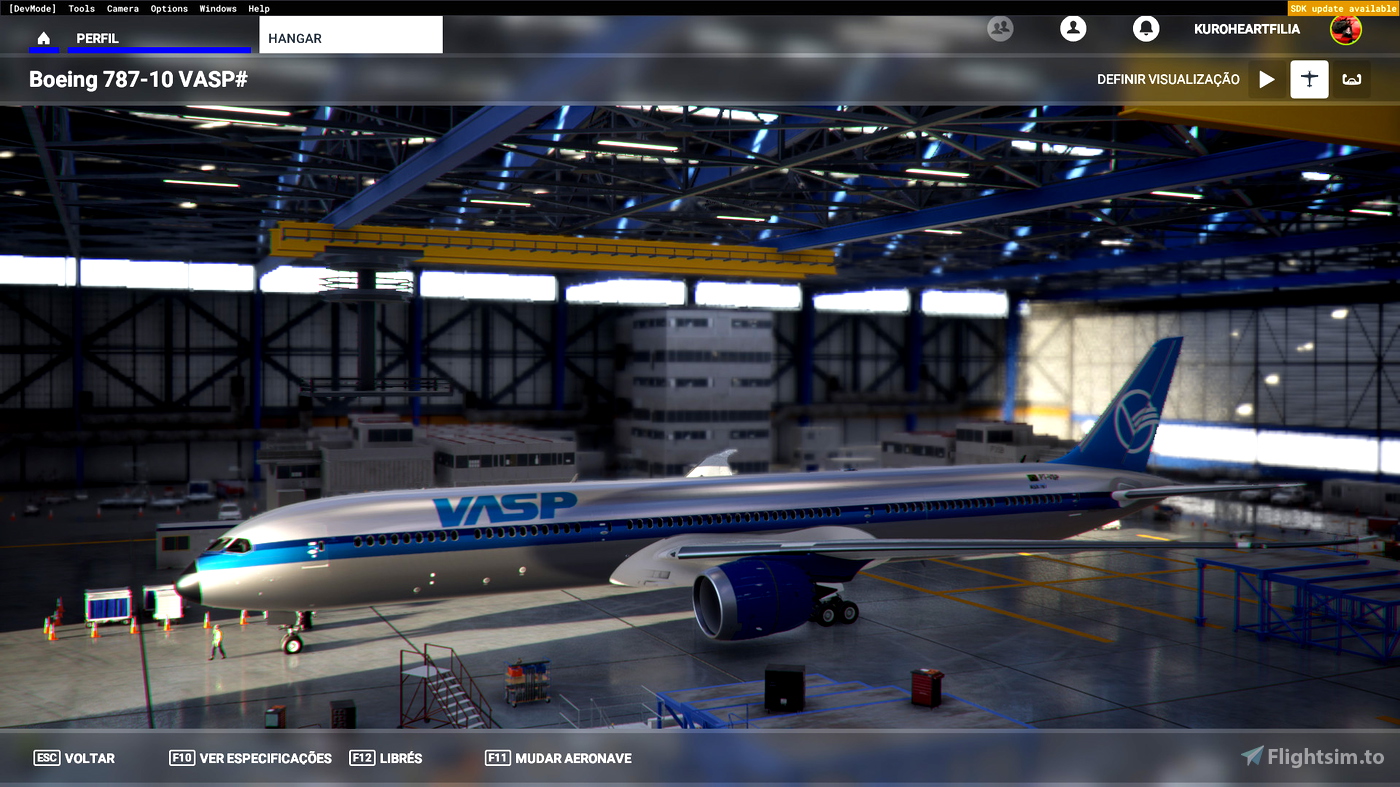This screenshot has width=1400, height=787.
Task: Click the KUROHEARTFILIA avatar picture
Action: 1345,29
